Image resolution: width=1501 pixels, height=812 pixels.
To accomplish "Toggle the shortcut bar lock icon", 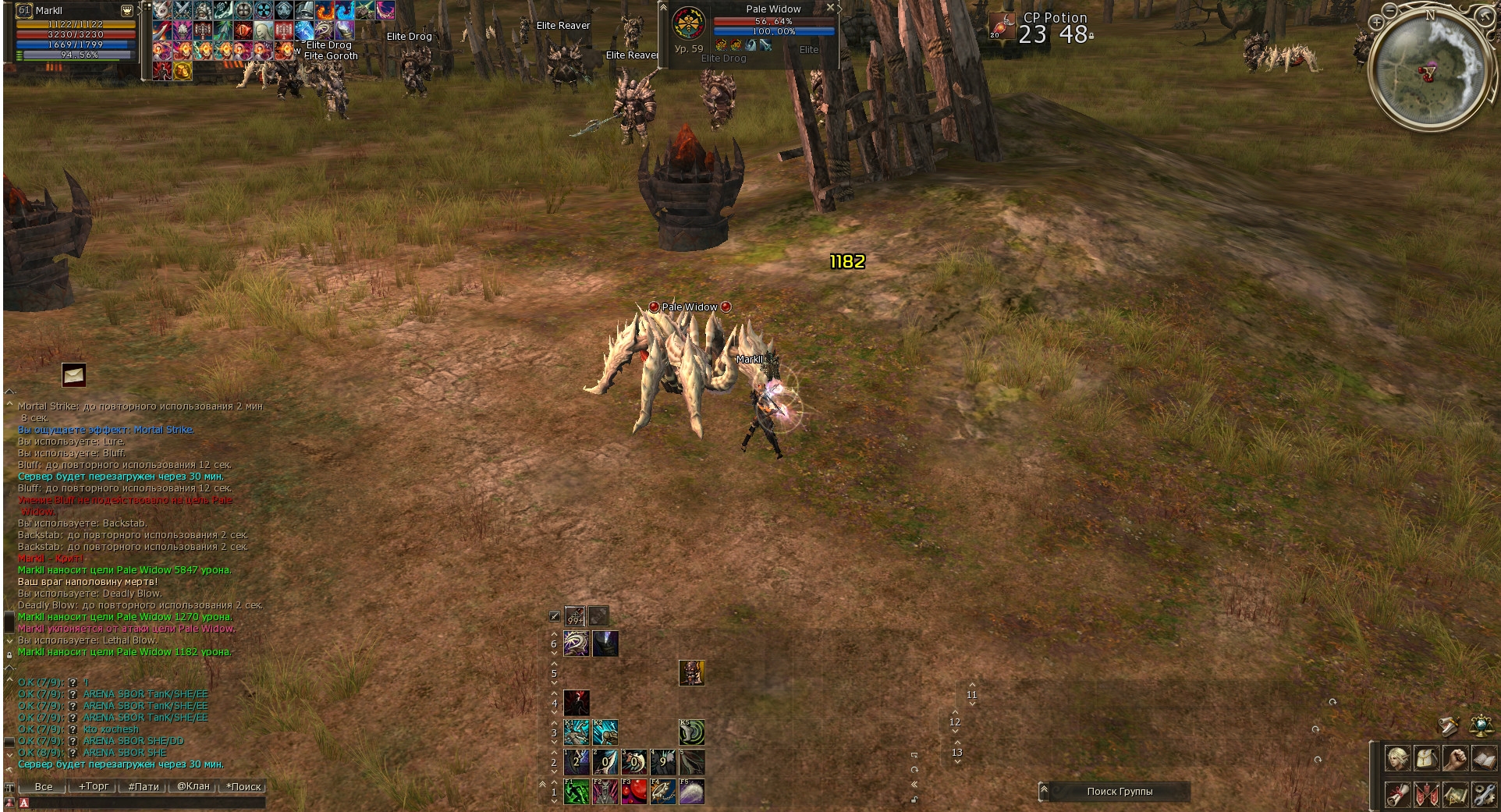I will (914, 800).
